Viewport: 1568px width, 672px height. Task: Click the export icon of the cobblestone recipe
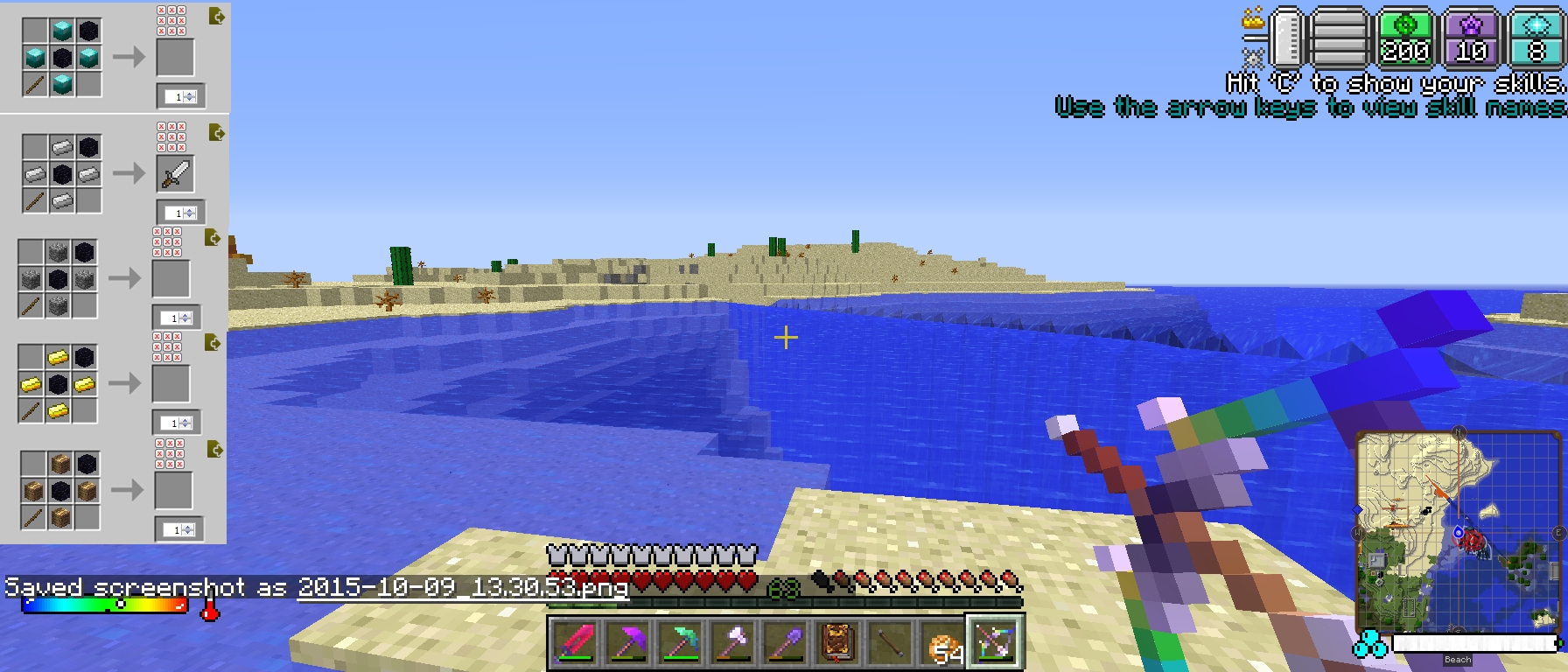click(x=213, y=238)
